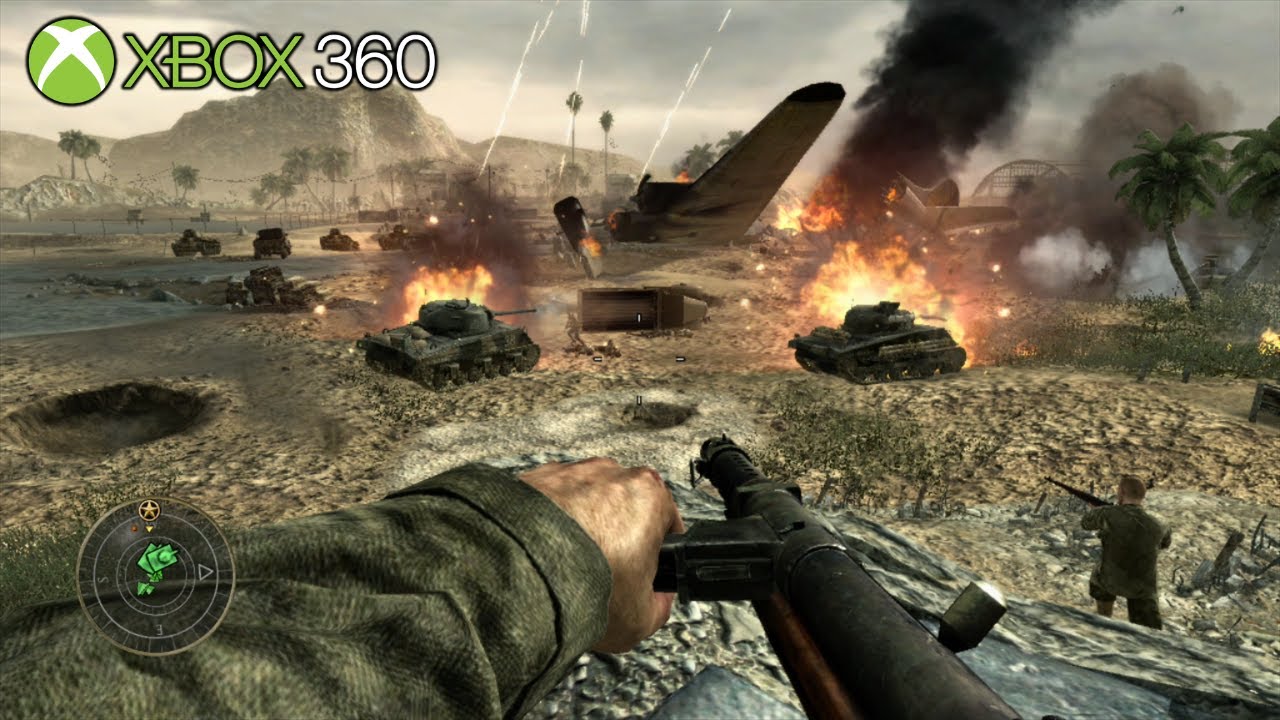Select the green infantry arrow on the minimap

point(143,588)
